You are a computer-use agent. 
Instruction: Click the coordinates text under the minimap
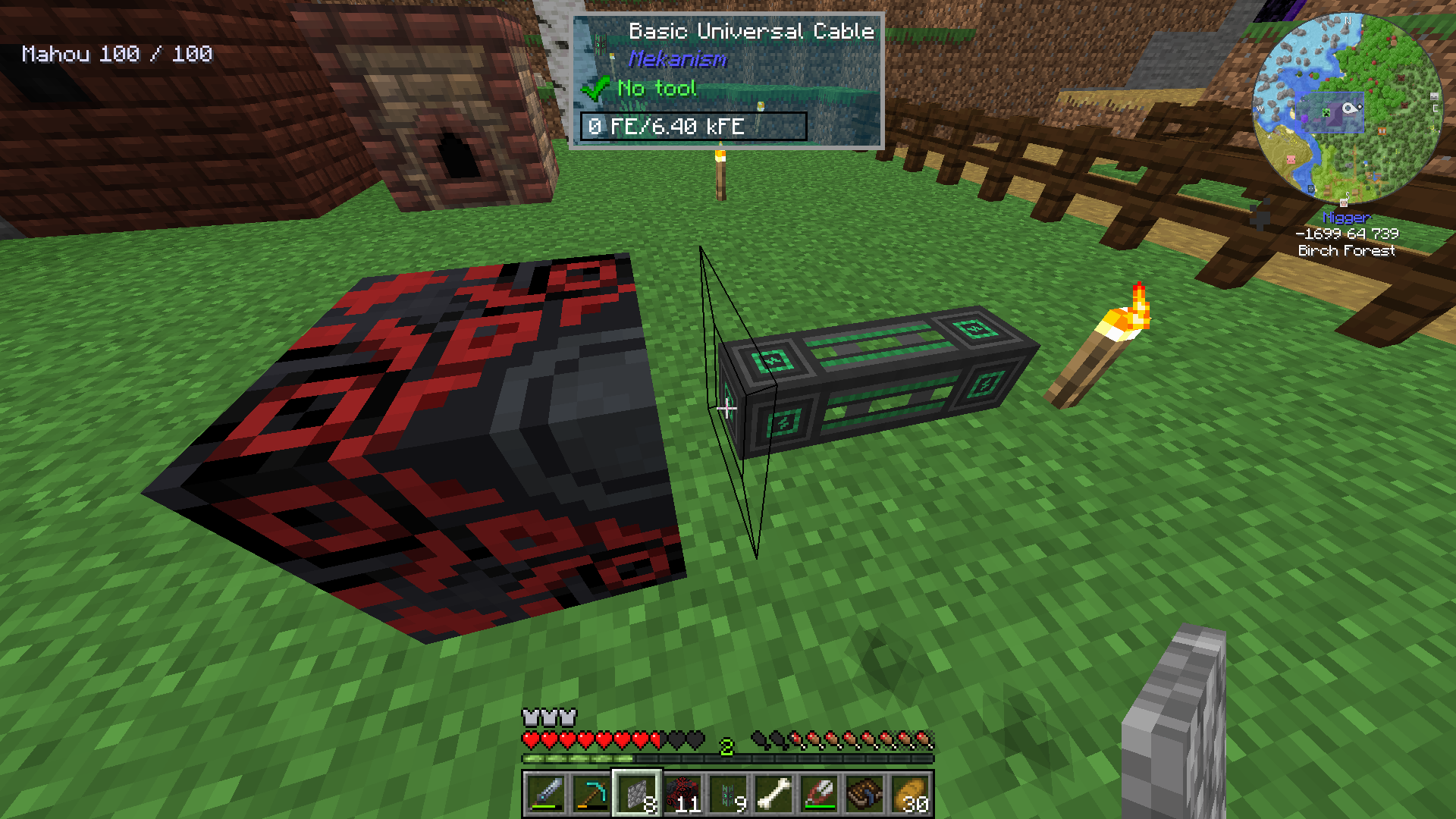1348,234
